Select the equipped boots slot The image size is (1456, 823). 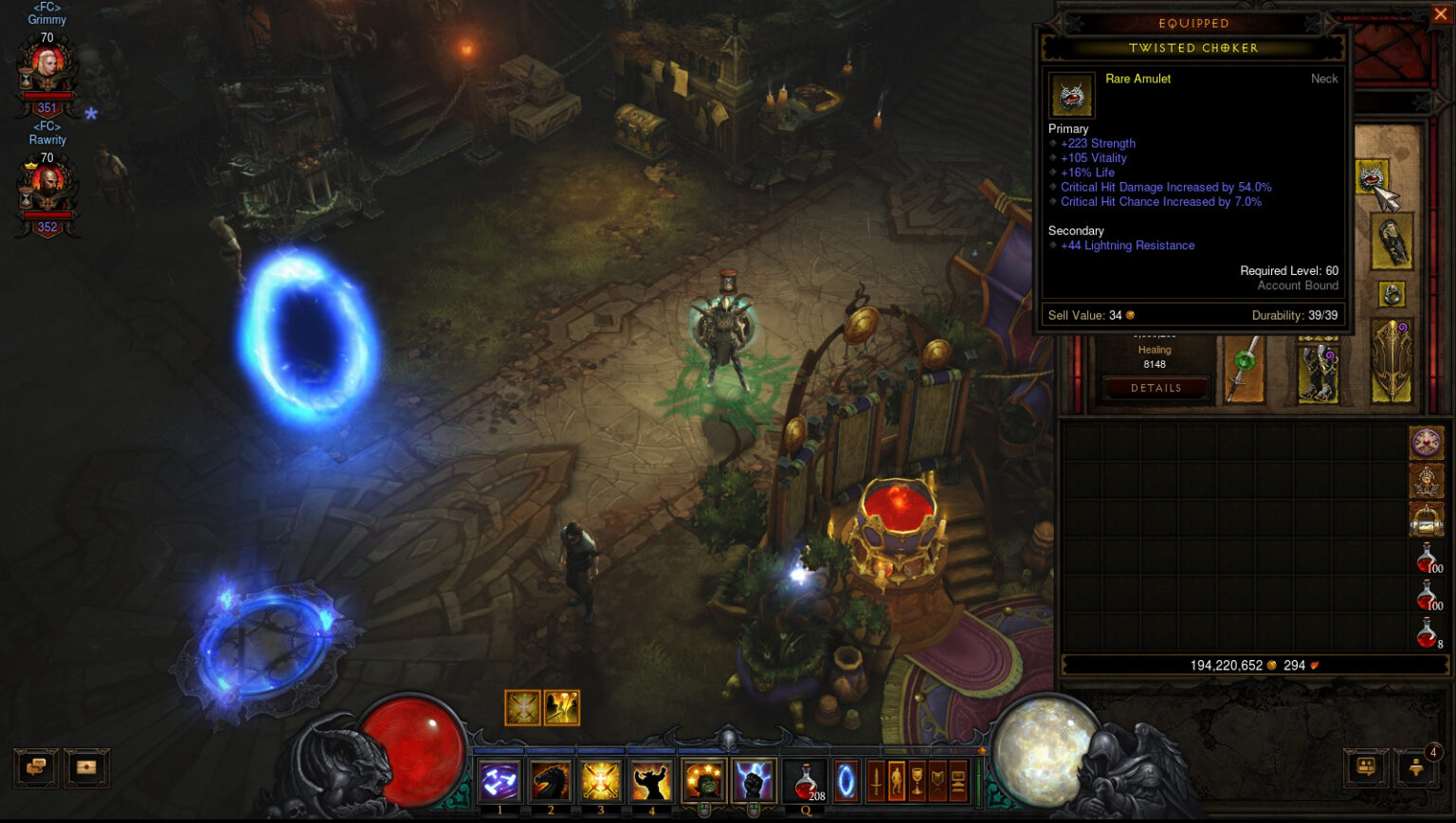(x=1318, y=371)
